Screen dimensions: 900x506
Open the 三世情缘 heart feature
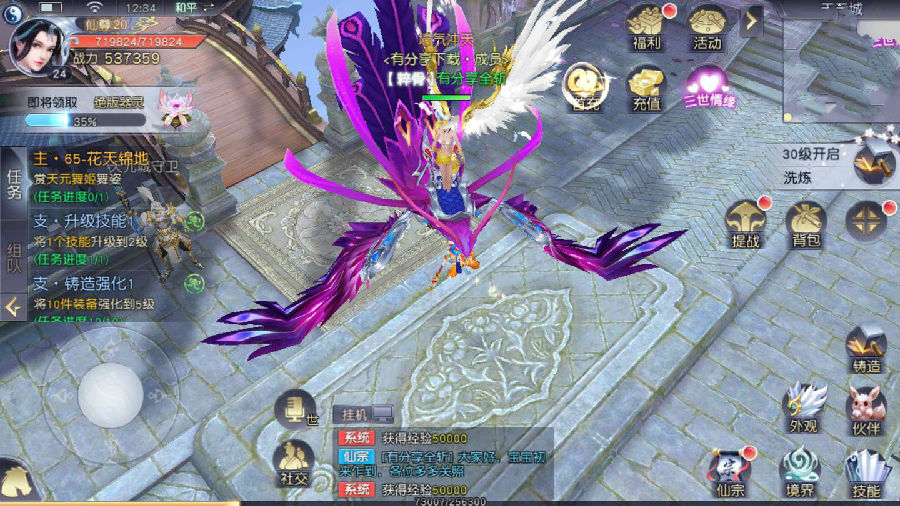709,86
